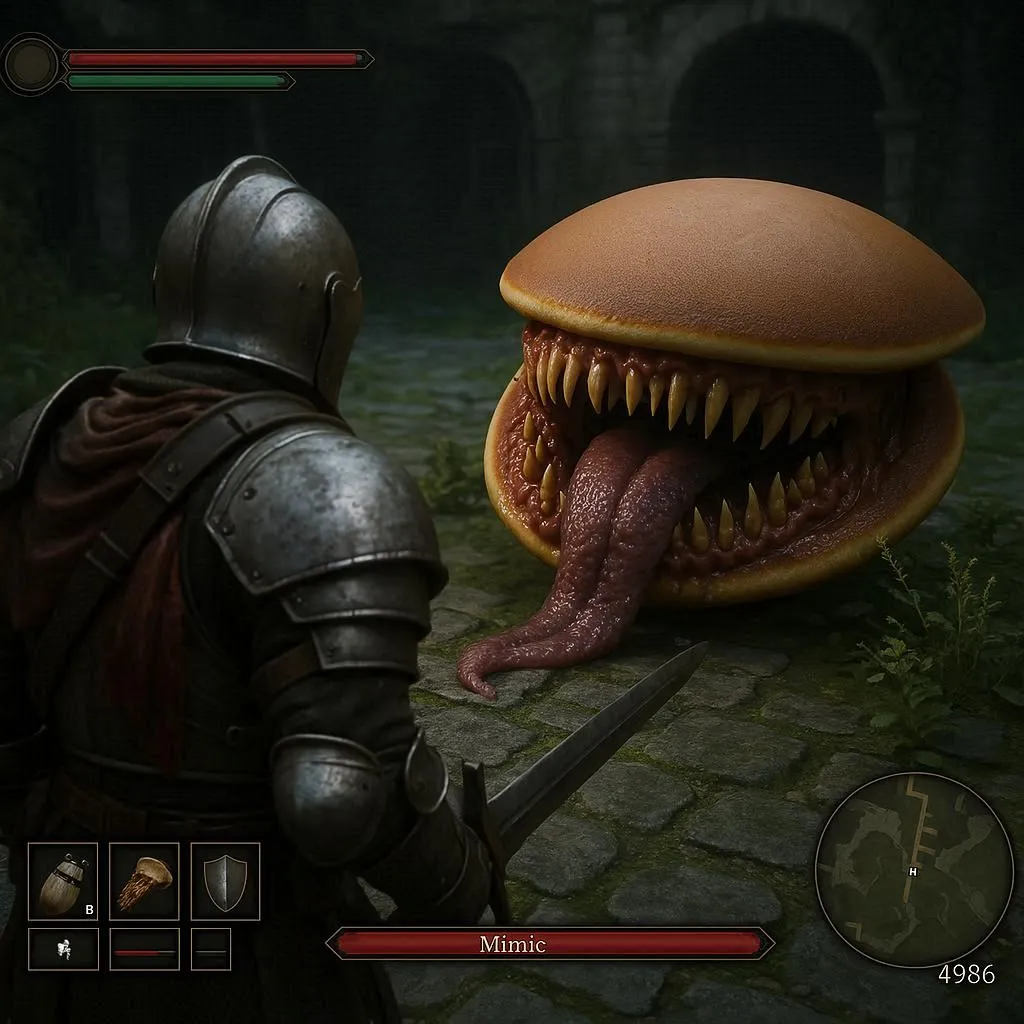Click the round character portrait emblem
The image size is (1024, 1024).
tap(30, 64)
